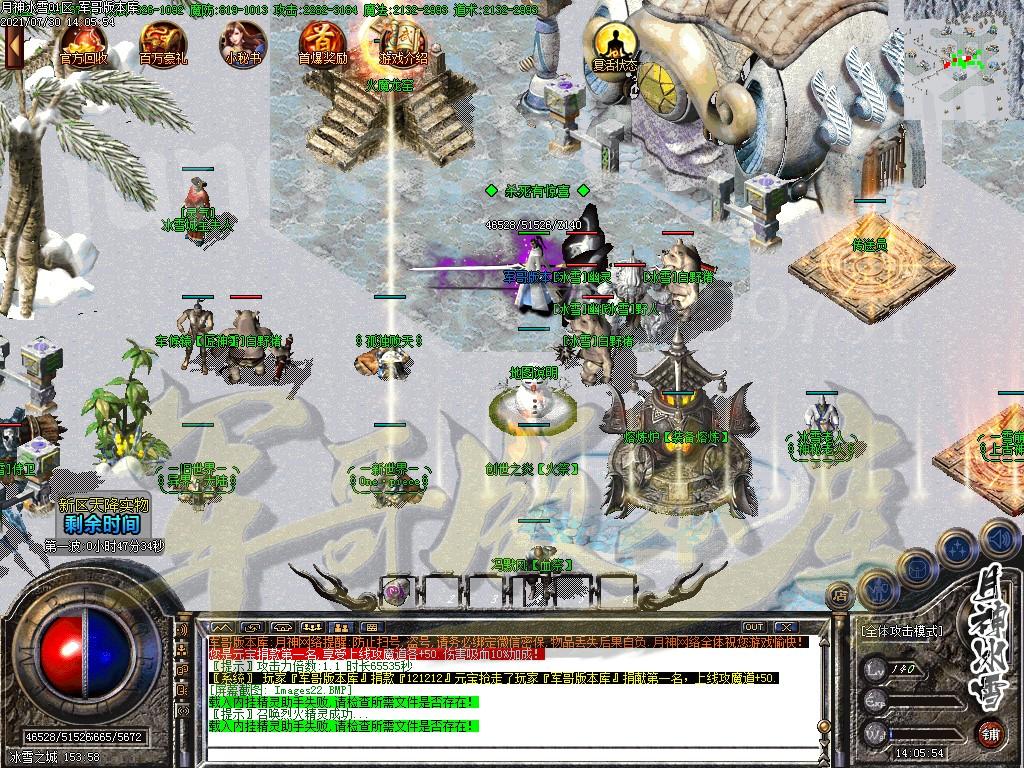Open the 小秘书 secretary icon

(x=243, y=42)
